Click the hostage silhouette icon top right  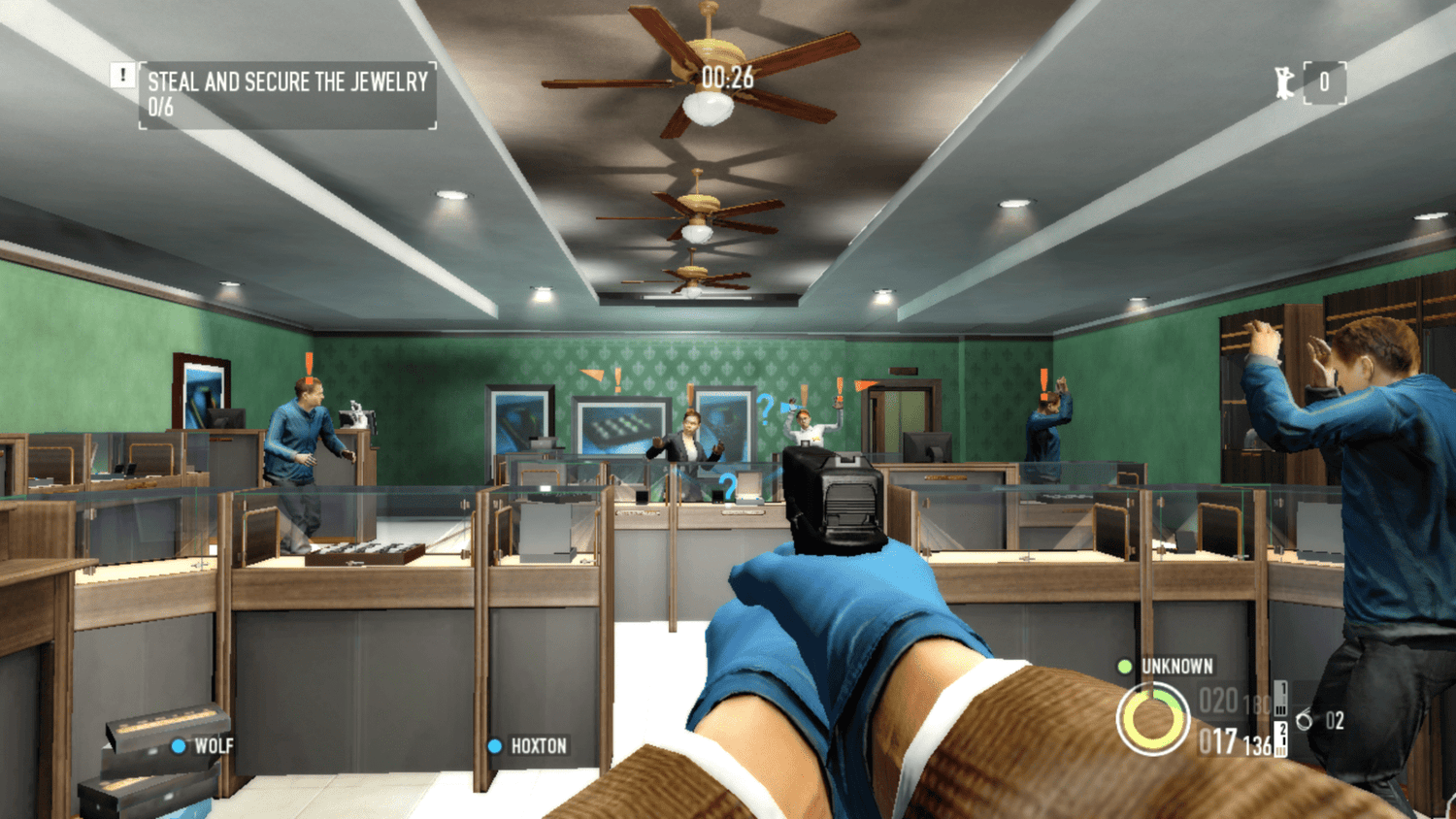(x=1284, y=83)
